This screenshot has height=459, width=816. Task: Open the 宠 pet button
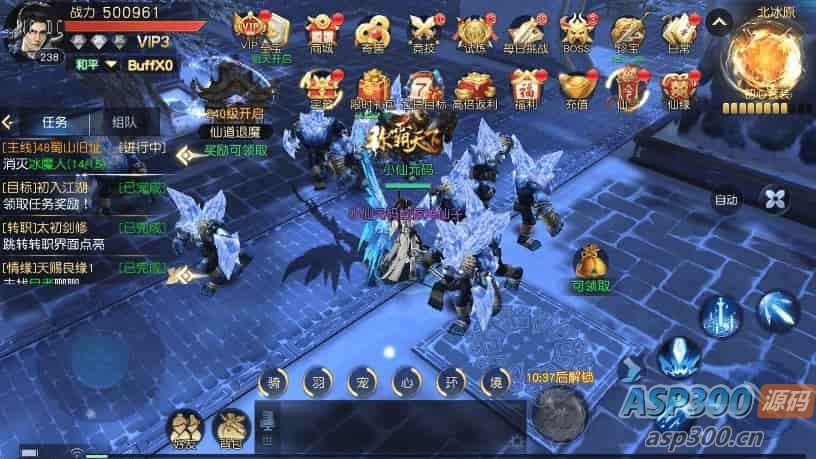pos(361,382)
